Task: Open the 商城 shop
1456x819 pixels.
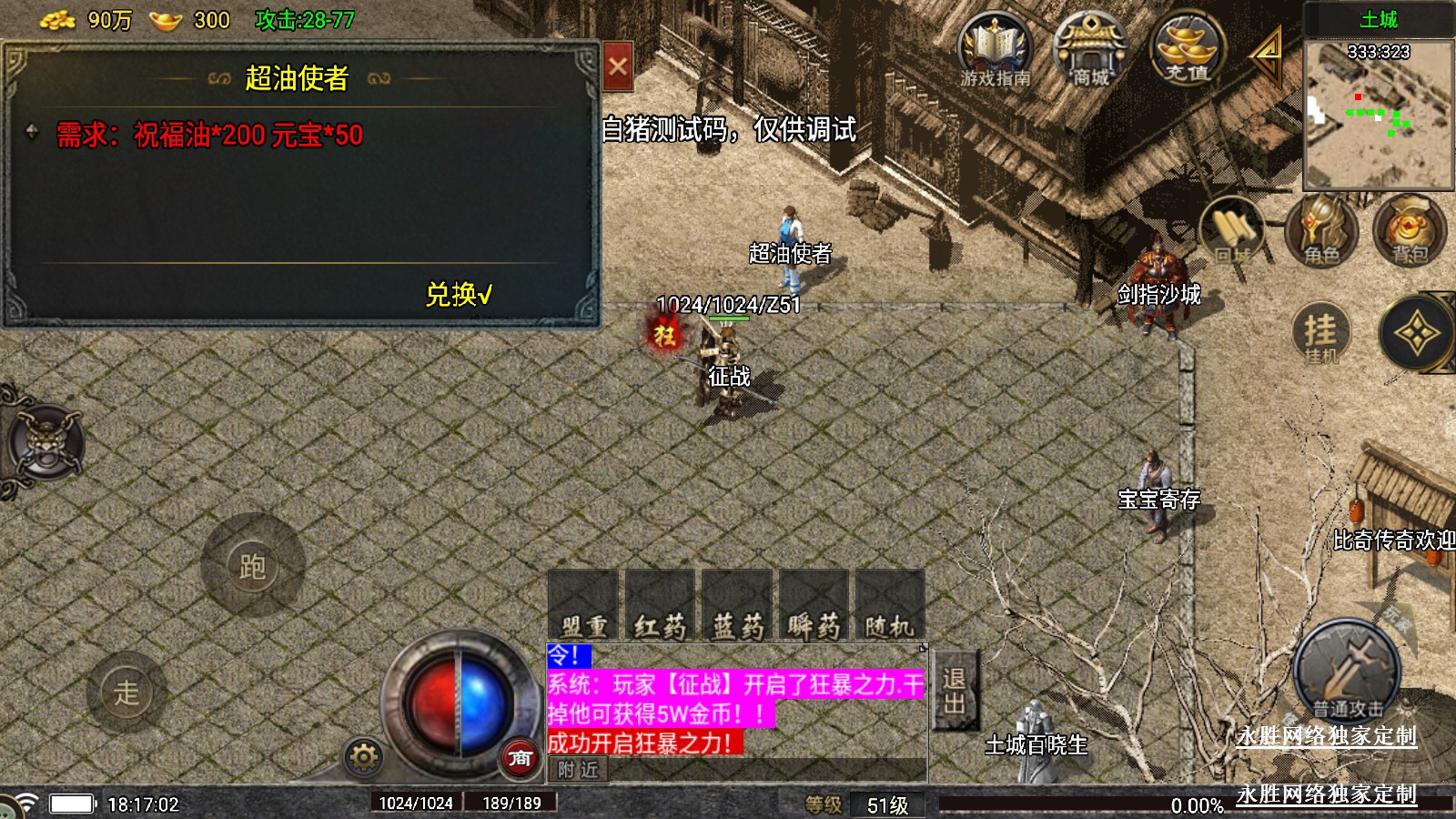Action: 1090,51
